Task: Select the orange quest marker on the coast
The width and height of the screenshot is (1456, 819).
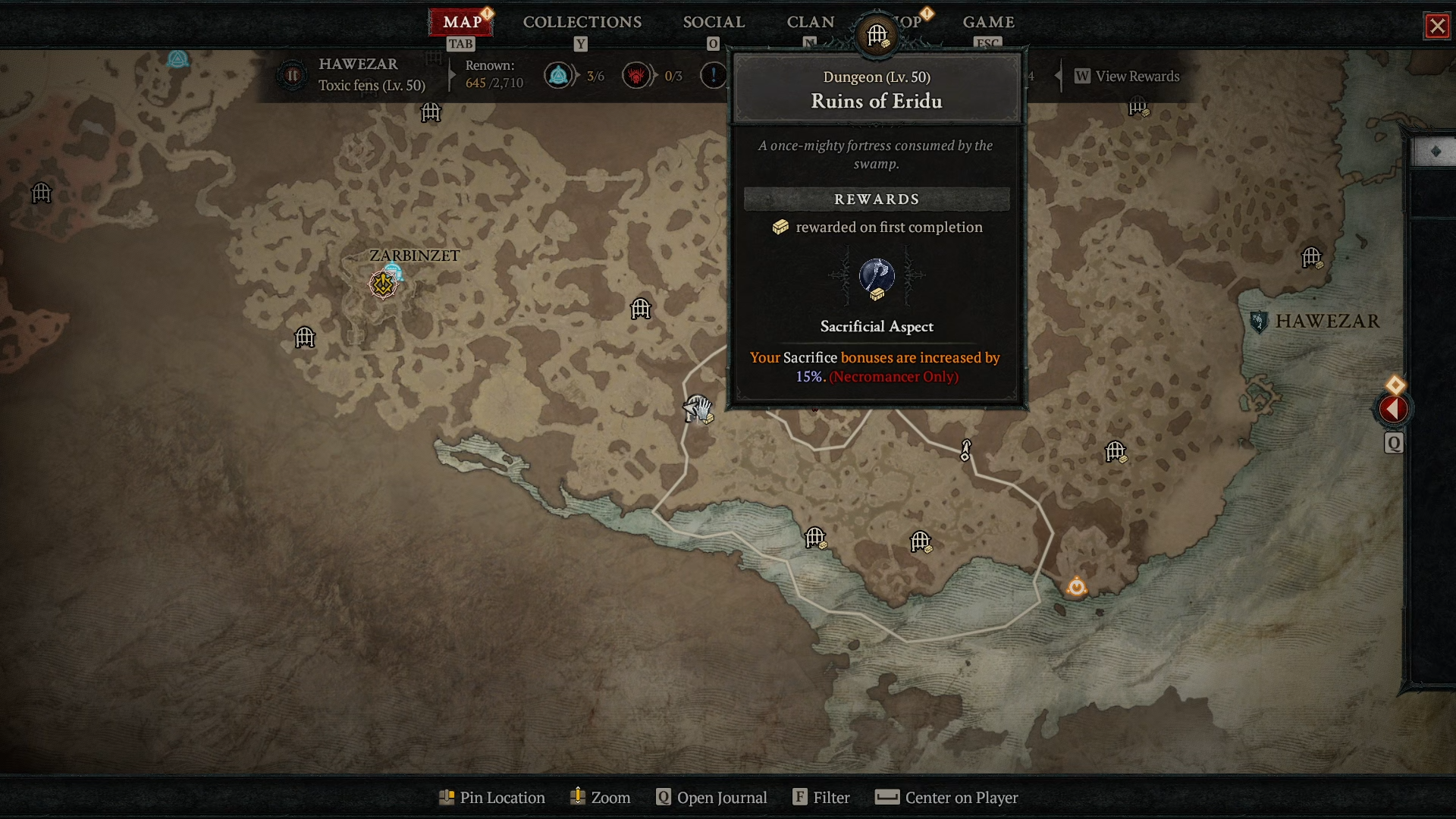Action: click(1077, 587)
